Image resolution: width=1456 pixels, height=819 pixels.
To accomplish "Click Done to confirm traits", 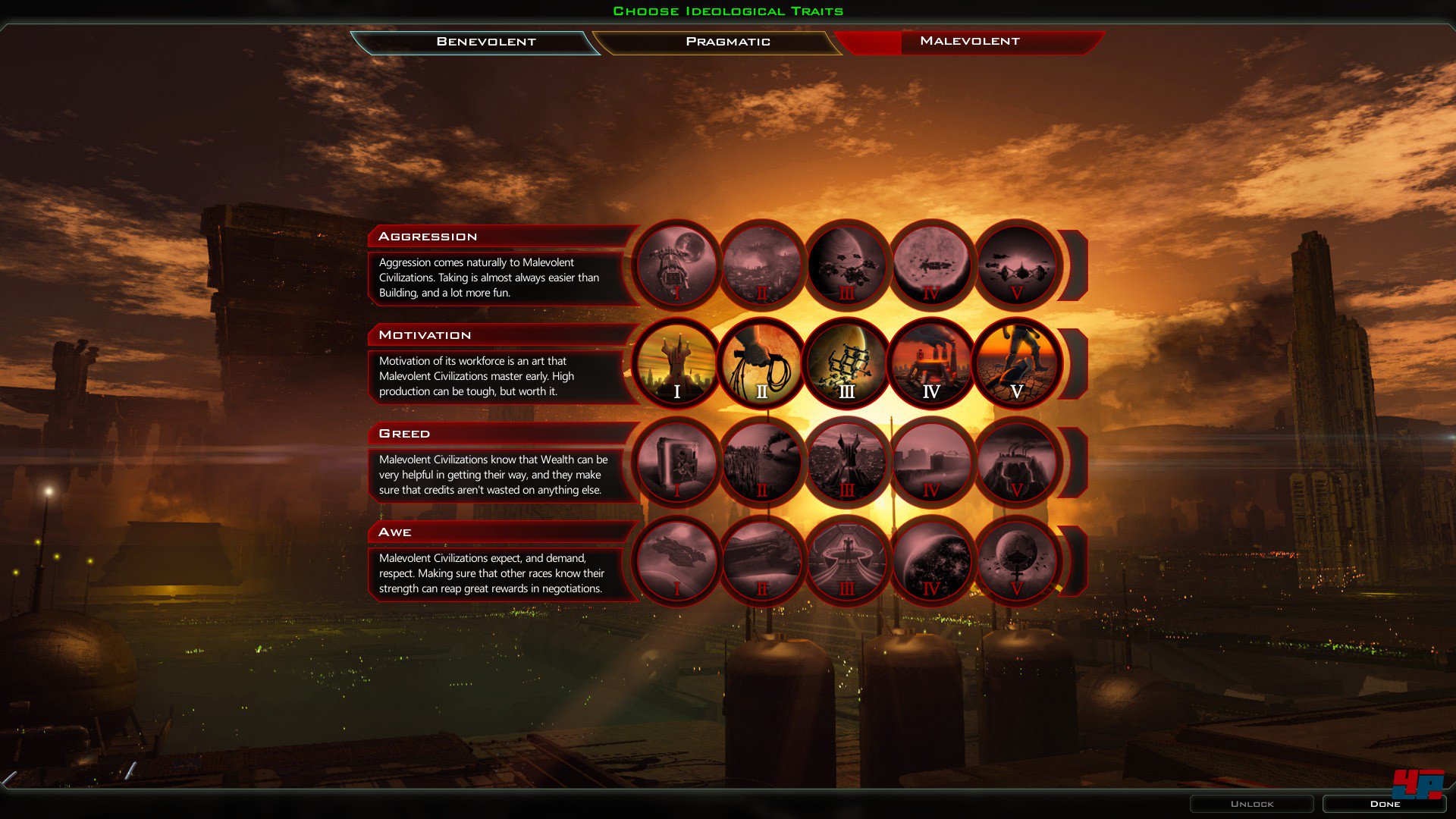I will point(1385,803).
